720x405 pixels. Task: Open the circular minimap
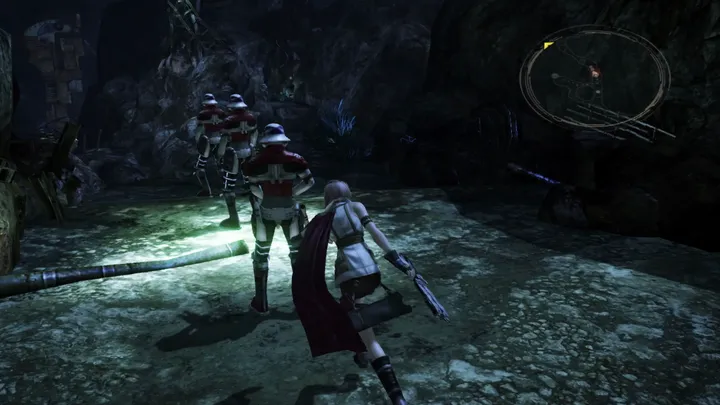[594, 79]
